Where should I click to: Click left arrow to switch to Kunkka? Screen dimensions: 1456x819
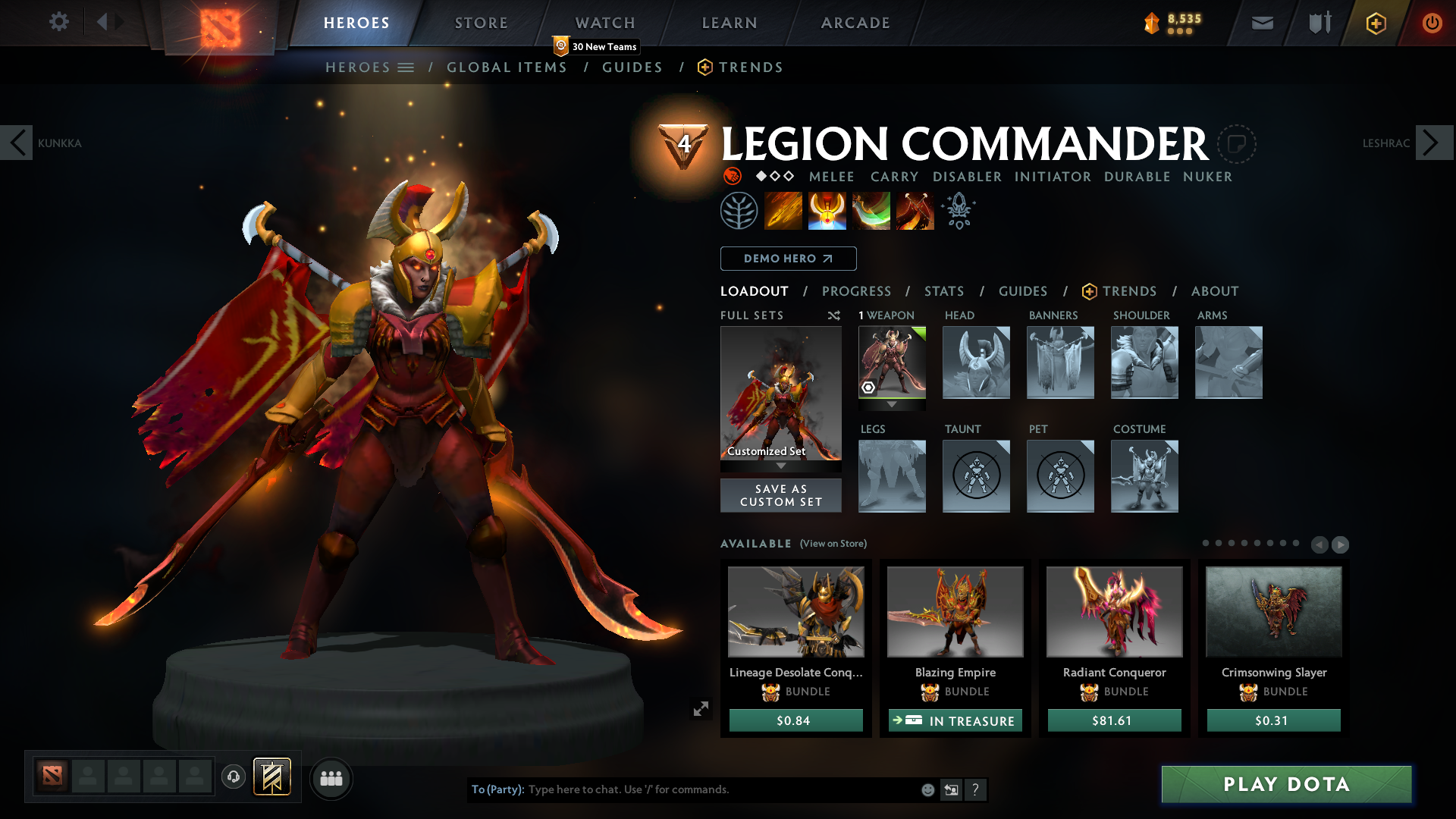tap(17, 142)
